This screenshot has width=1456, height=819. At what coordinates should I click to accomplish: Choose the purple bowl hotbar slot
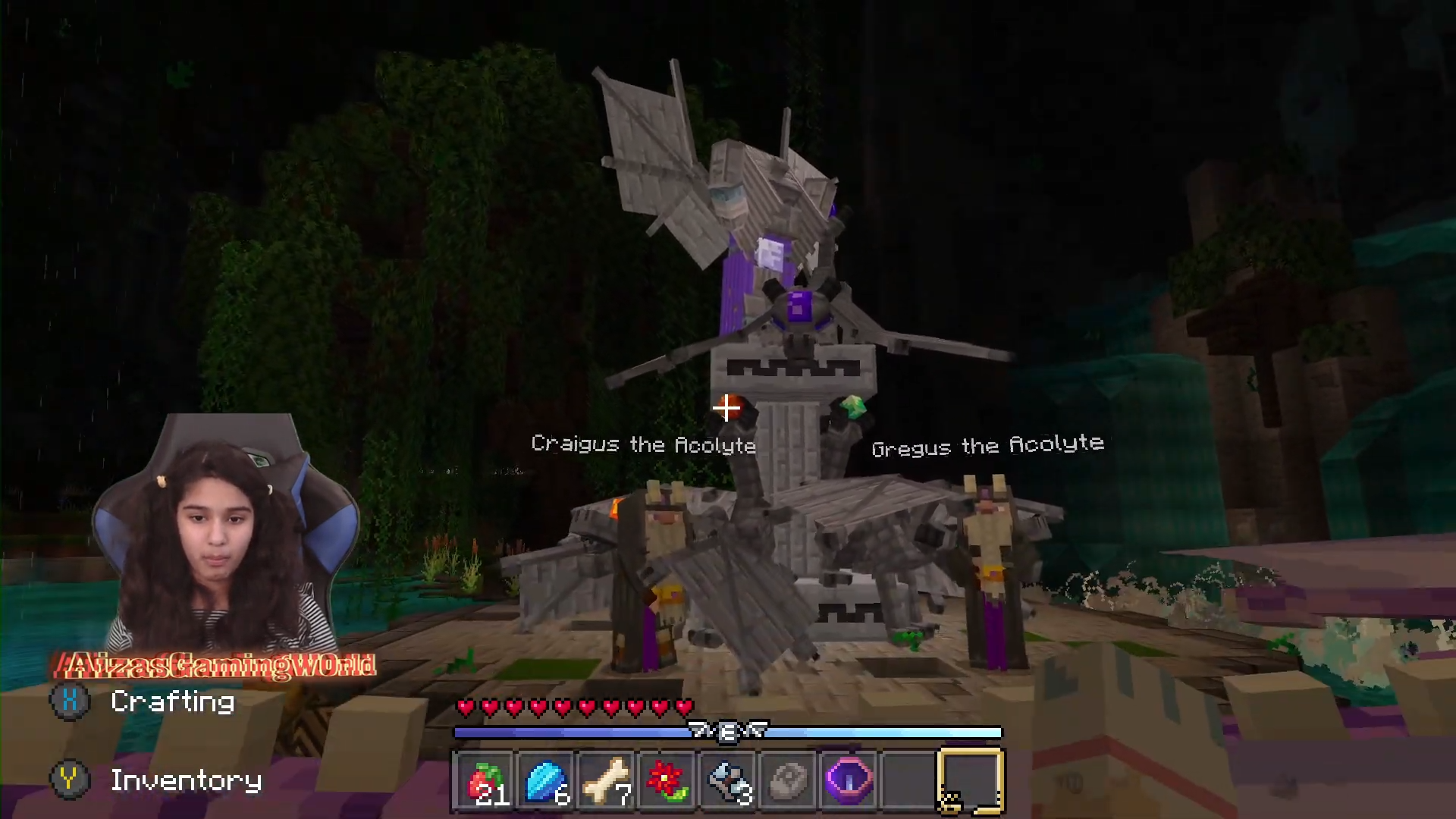pos(849,781)
